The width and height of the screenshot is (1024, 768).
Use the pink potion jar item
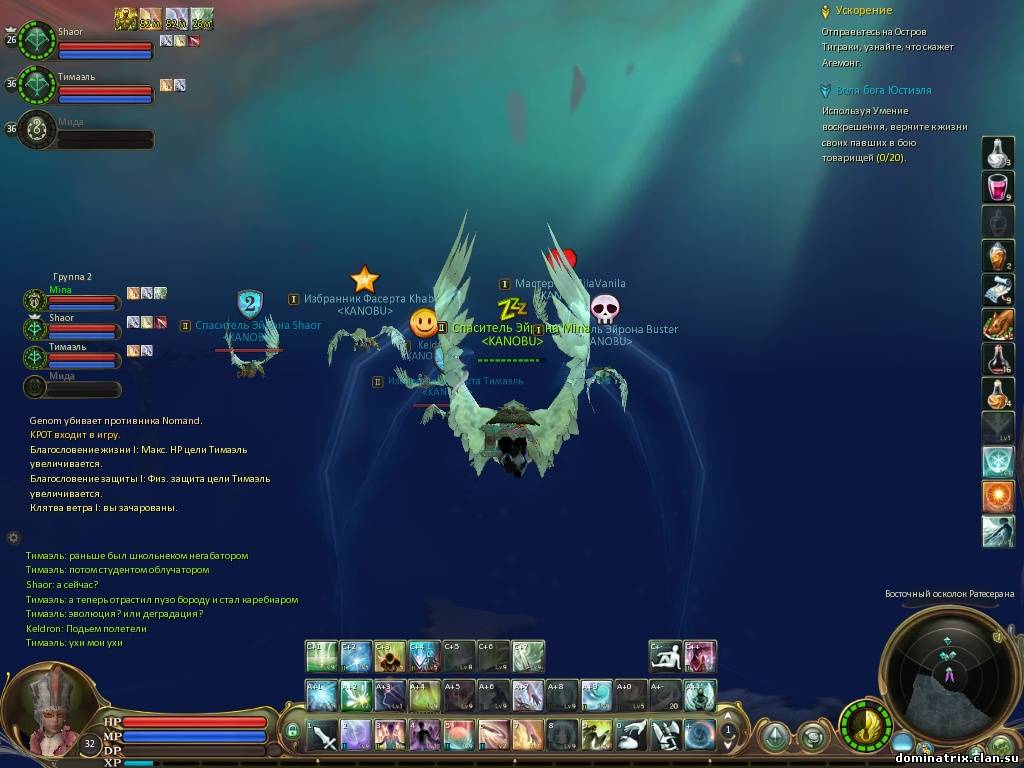click(x=998, y=187)
